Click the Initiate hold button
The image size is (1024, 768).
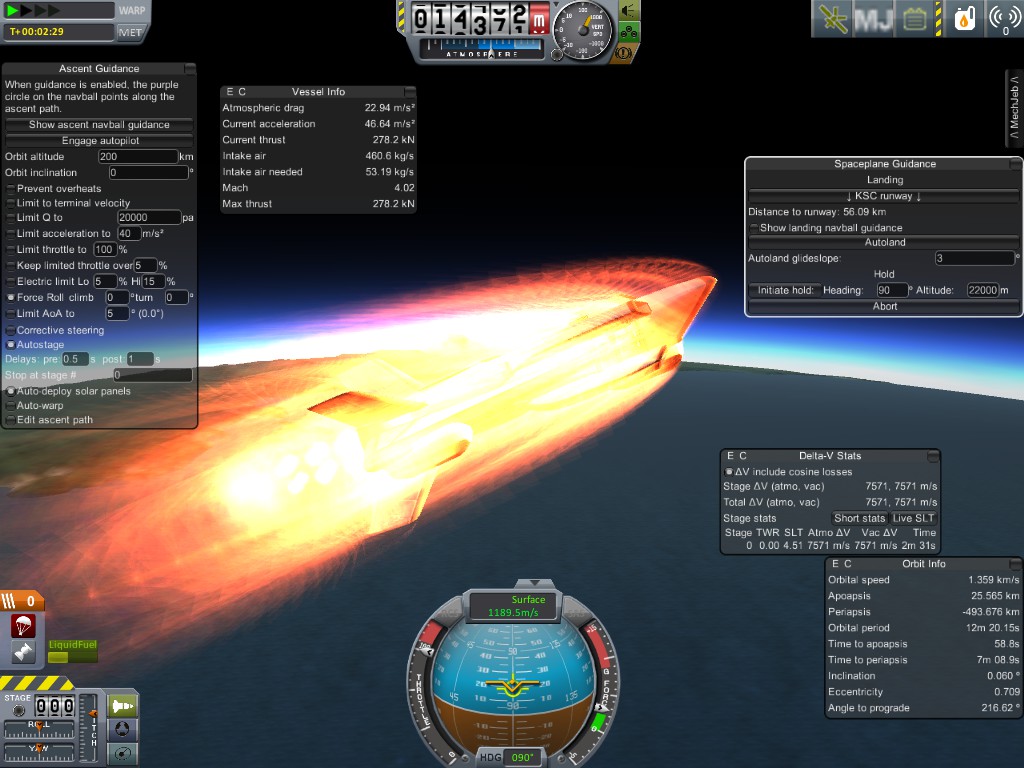[x=783, y=290]
